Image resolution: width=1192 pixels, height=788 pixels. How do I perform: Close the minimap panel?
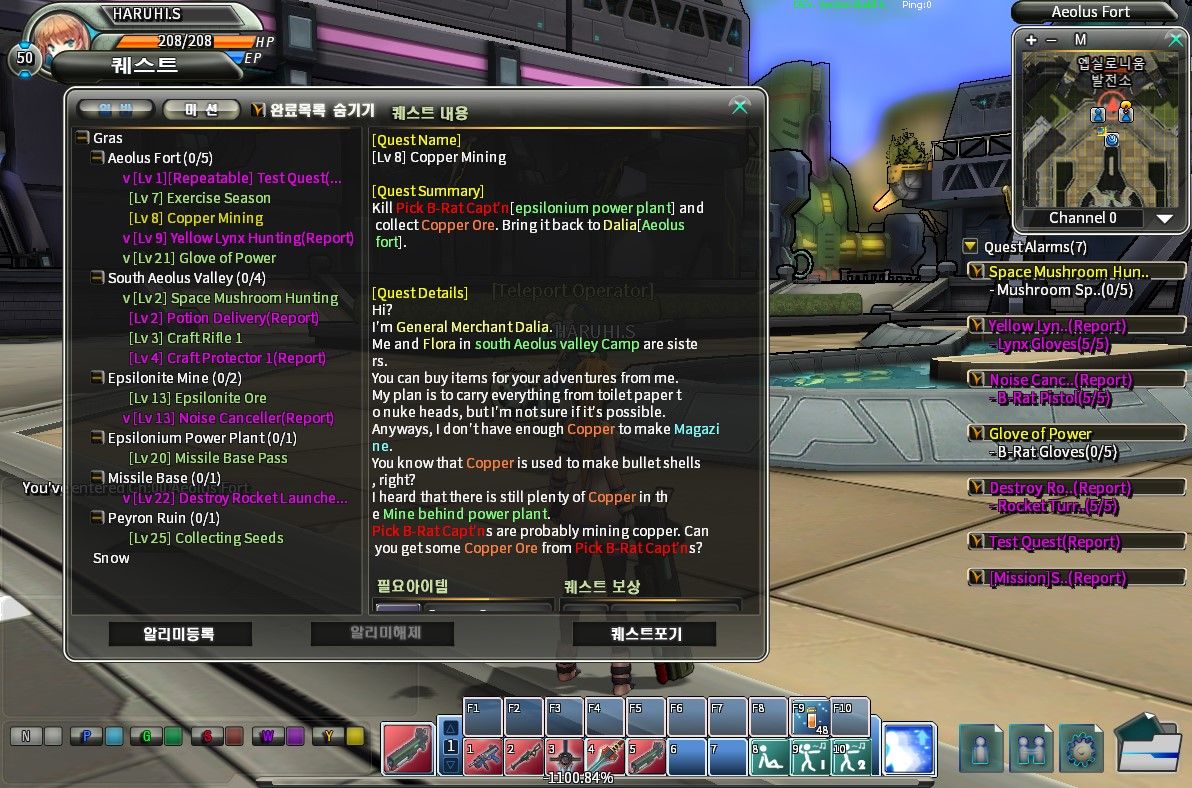pyautogui.click(x=1175, y=40)
